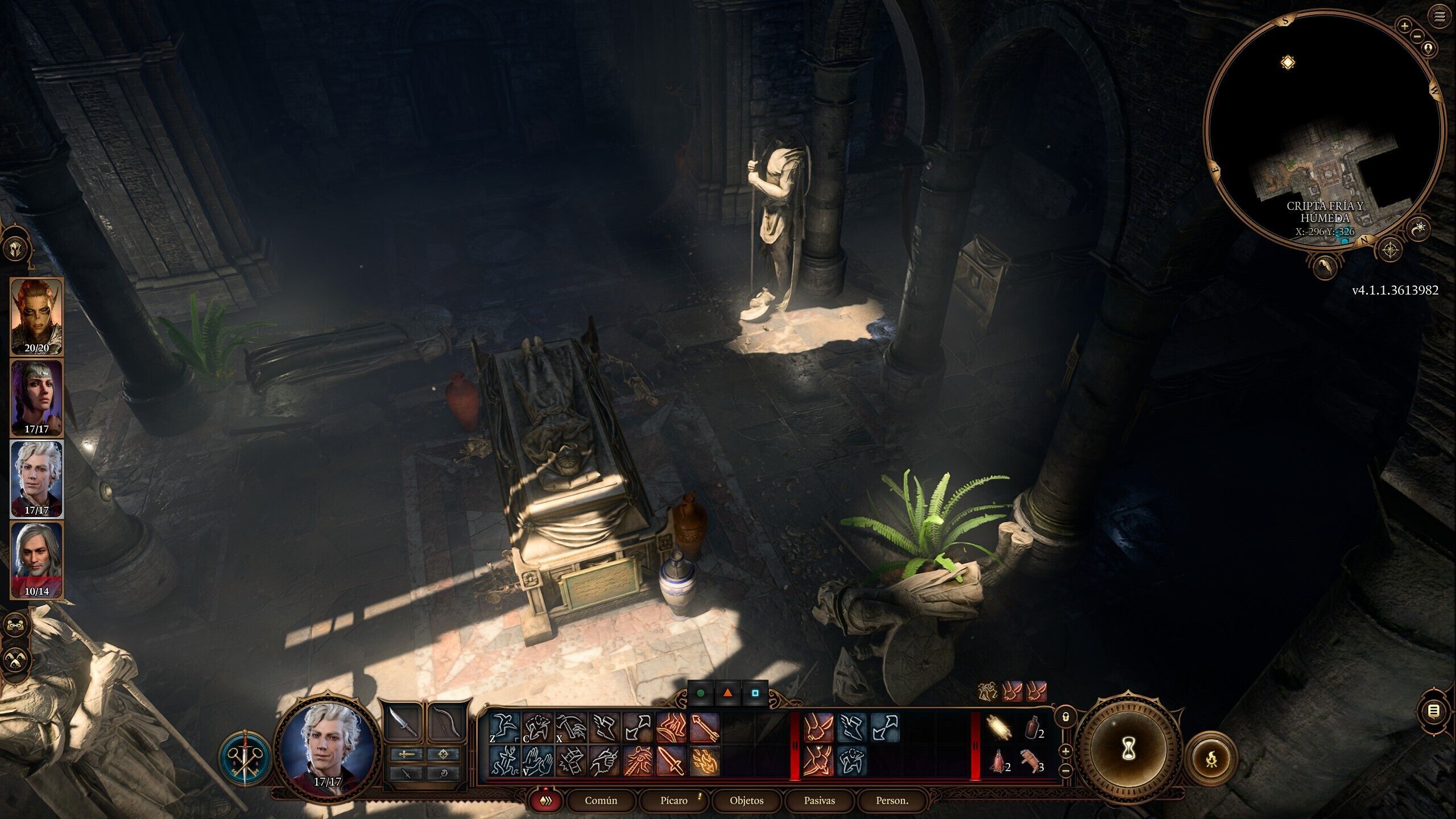Use the scroll item in hotbar

998,727
